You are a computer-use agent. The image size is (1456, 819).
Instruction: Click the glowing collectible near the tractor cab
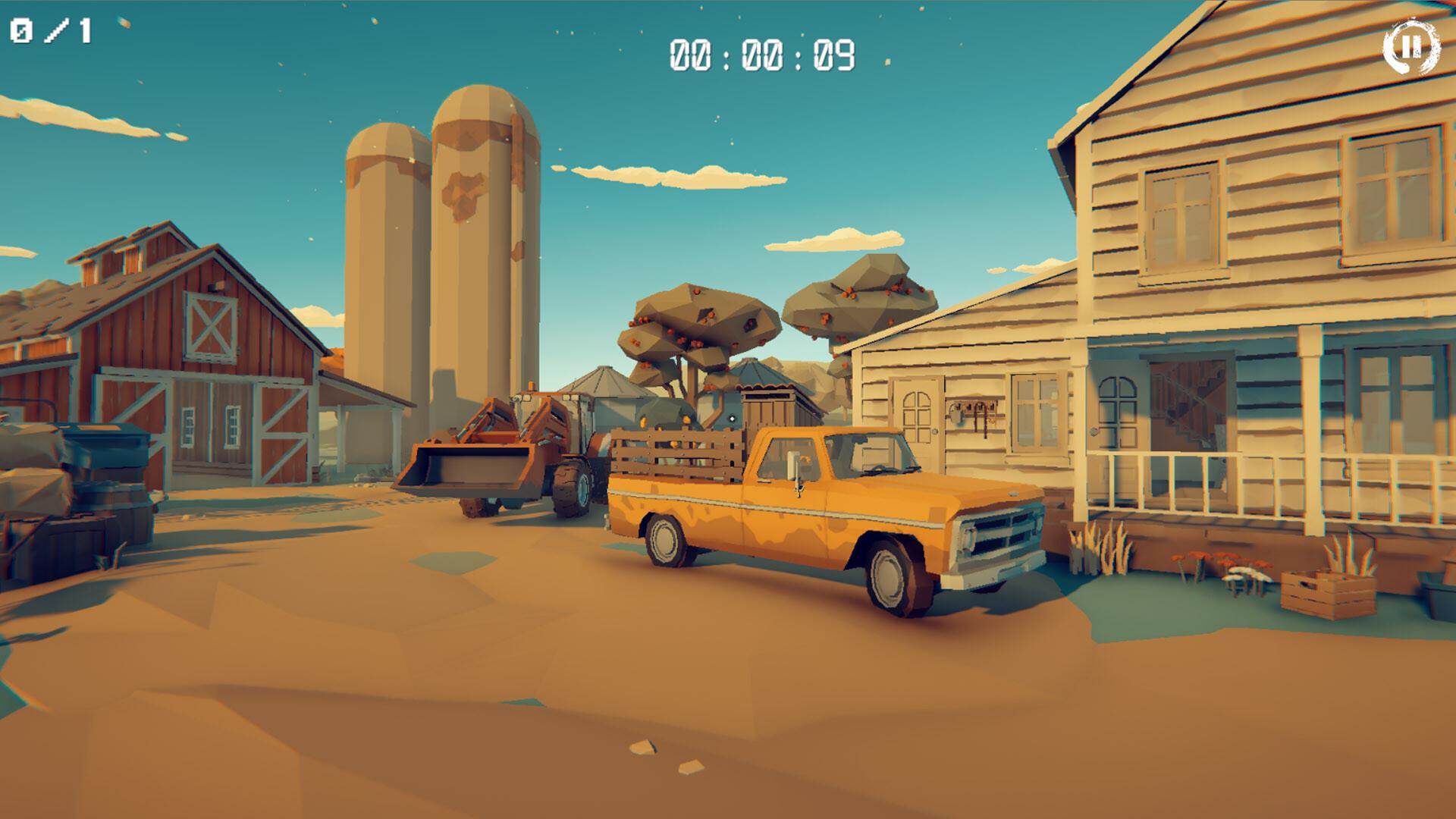coord(732,419)
